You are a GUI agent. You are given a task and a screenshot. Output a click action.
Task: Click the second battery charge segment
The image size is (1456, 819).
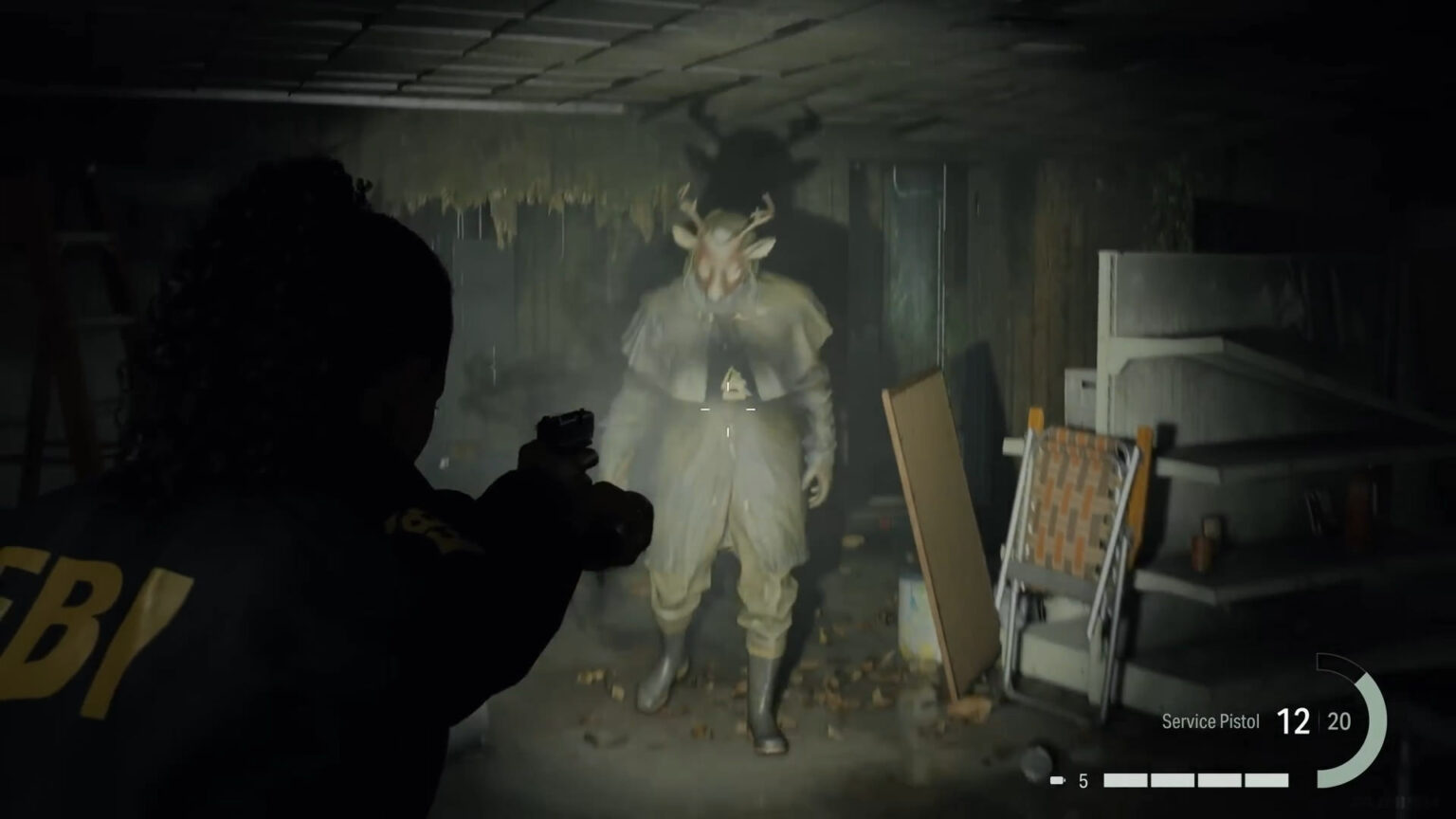click(1172, 779)
